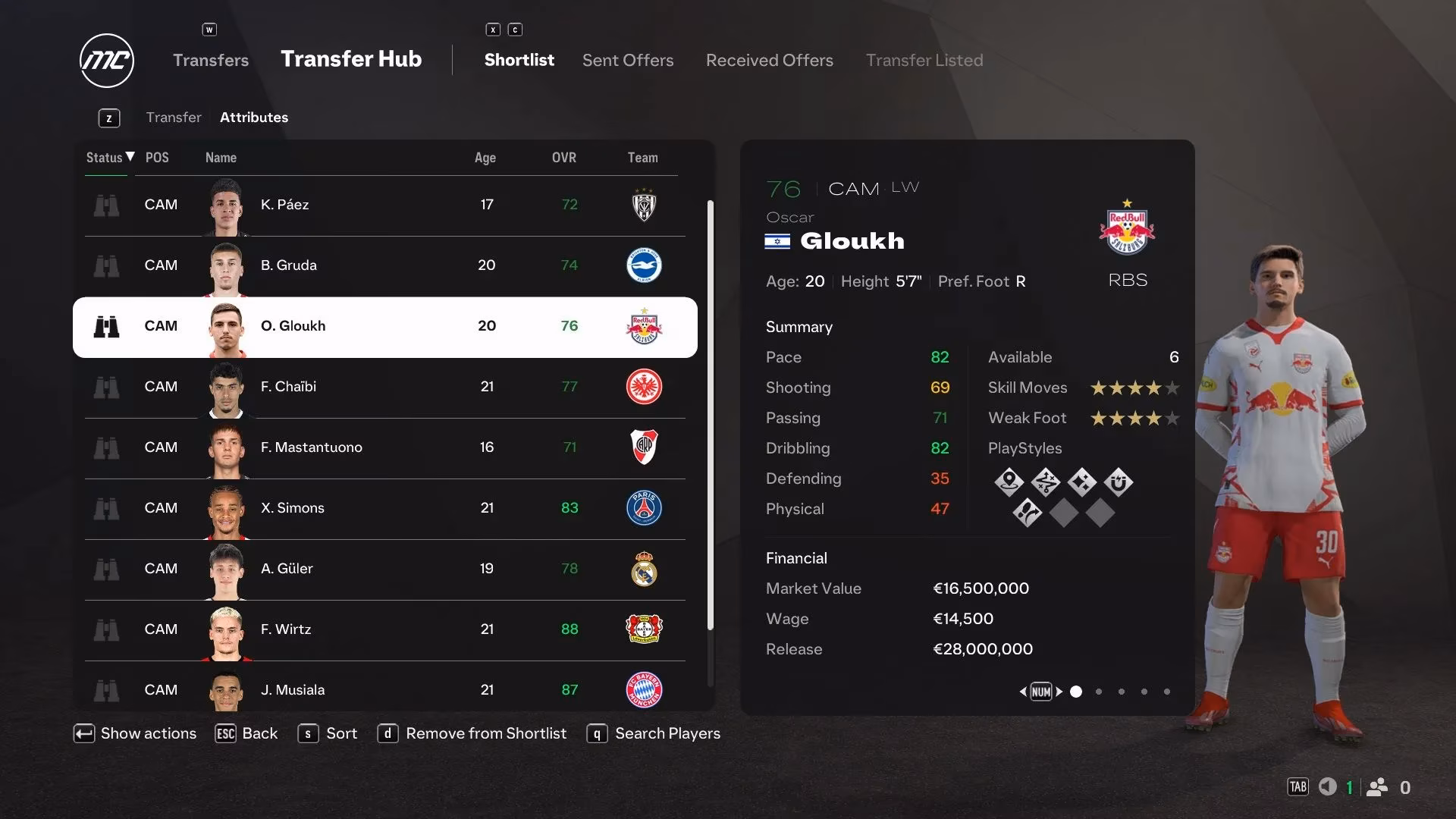Image resolution: width=1456 pixels, height=819 pixels.
Task: Click the speaker icon in the bottom status bar
Action: point(1328,787)
